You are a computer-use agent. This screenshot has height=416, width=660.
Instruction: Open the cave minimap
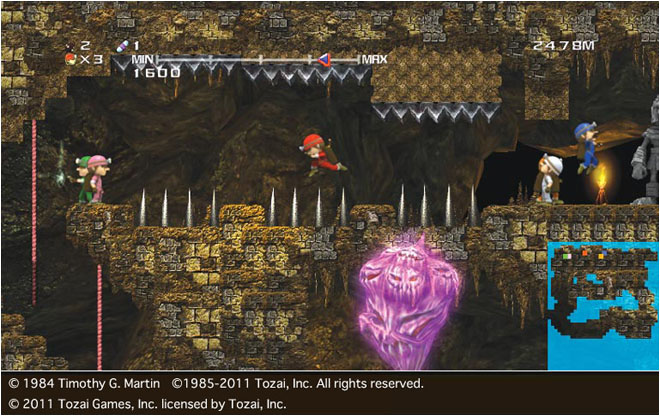point(602,306)
